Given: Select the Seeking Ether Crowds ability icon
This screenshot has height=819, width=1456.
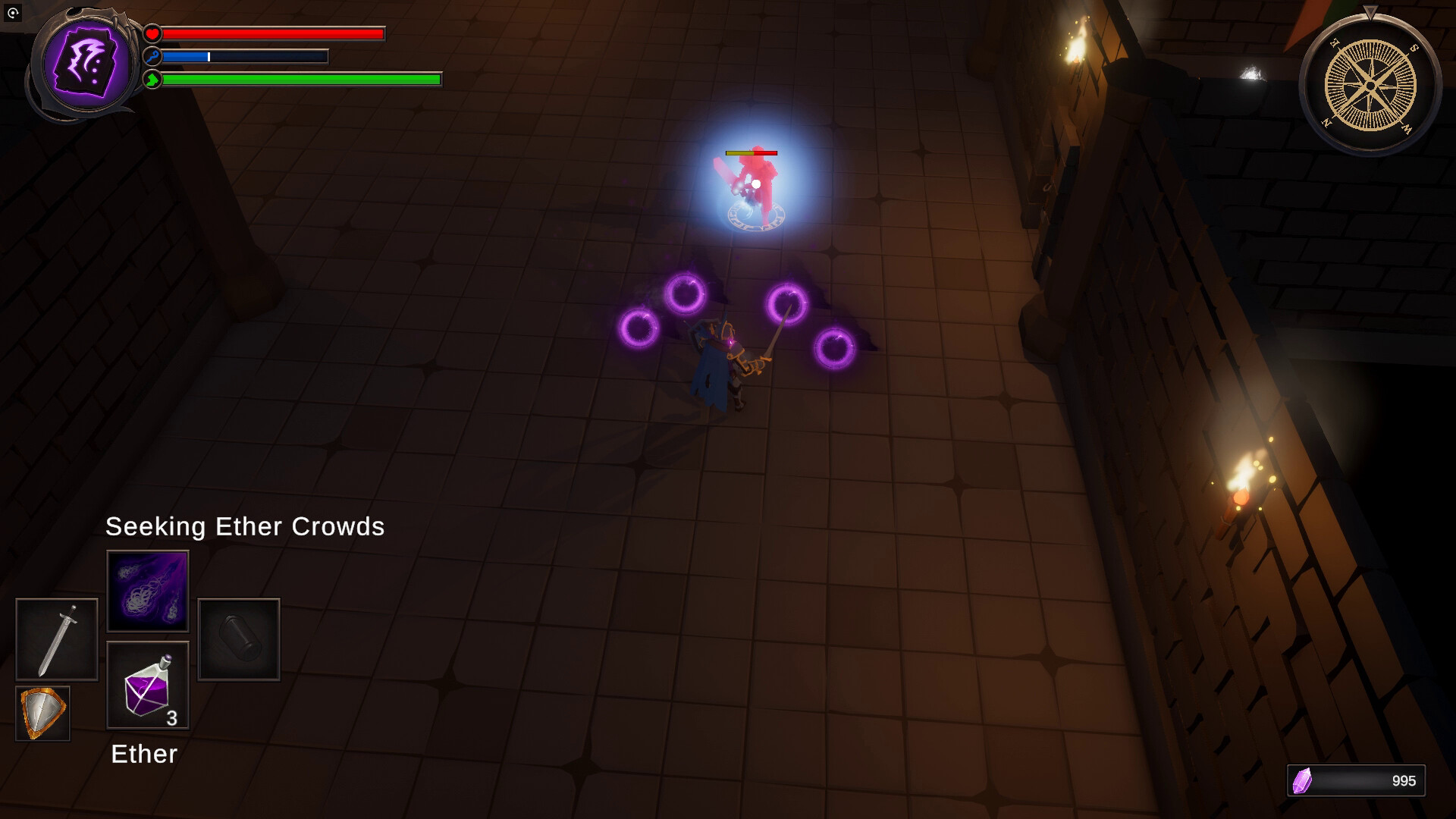Looking at the screenshot, I should coord(148,591).
